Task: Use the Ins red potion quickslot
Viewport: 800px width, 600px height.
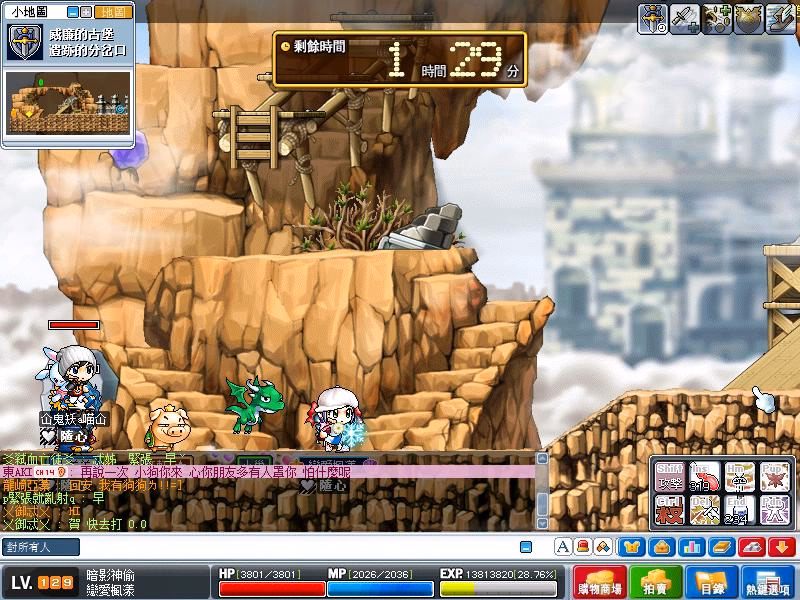Action: (706, 476)
